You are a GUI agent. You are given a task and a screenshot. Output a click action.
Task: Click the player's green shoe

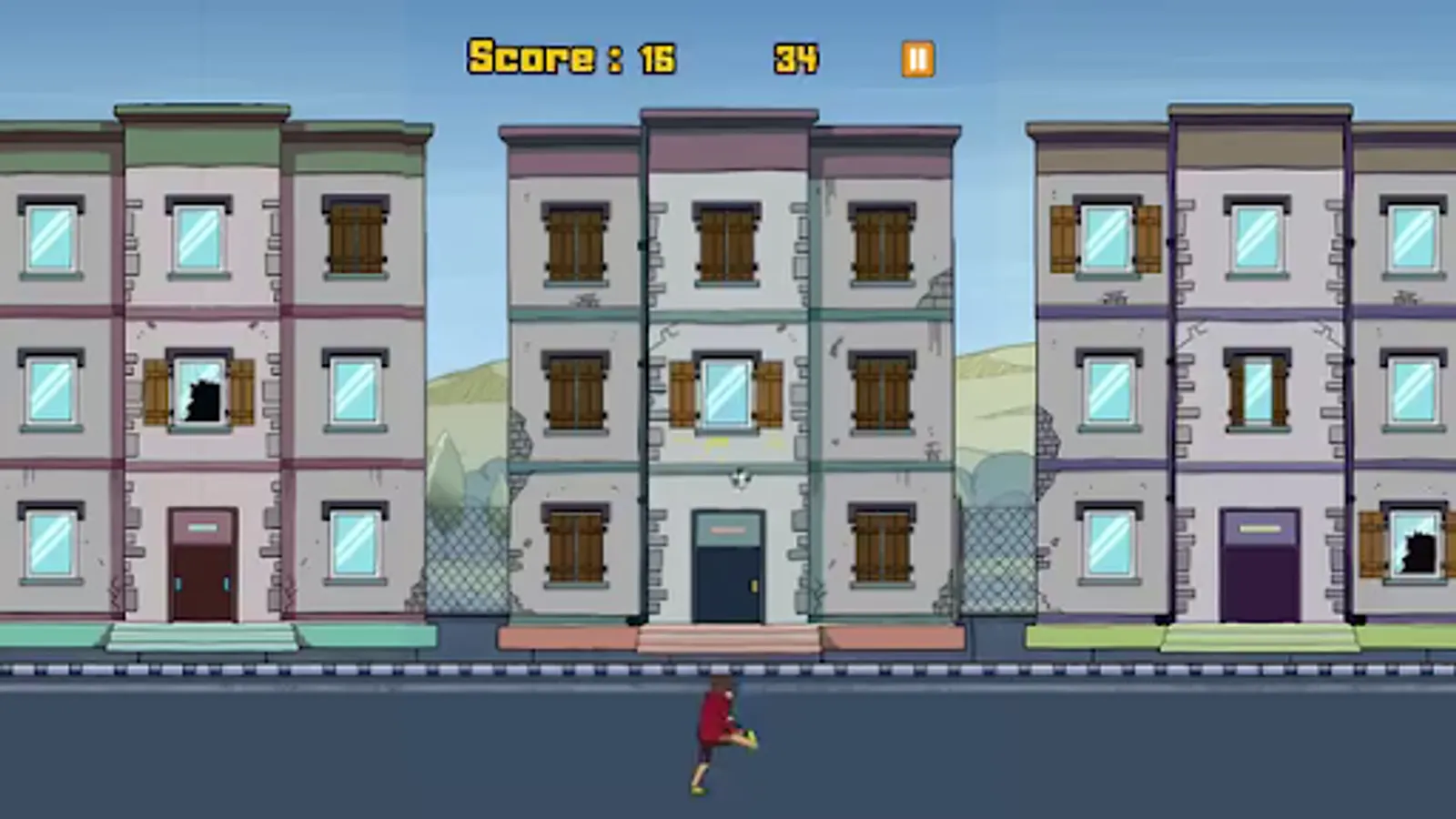tap(752, 739)
